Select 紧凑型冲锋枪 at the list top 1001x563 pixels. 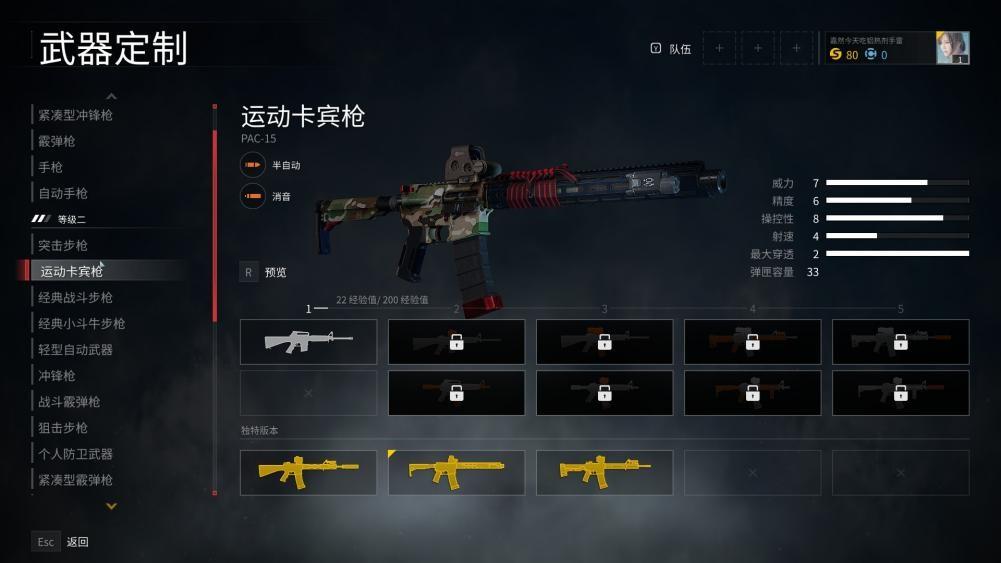point(76,115)
